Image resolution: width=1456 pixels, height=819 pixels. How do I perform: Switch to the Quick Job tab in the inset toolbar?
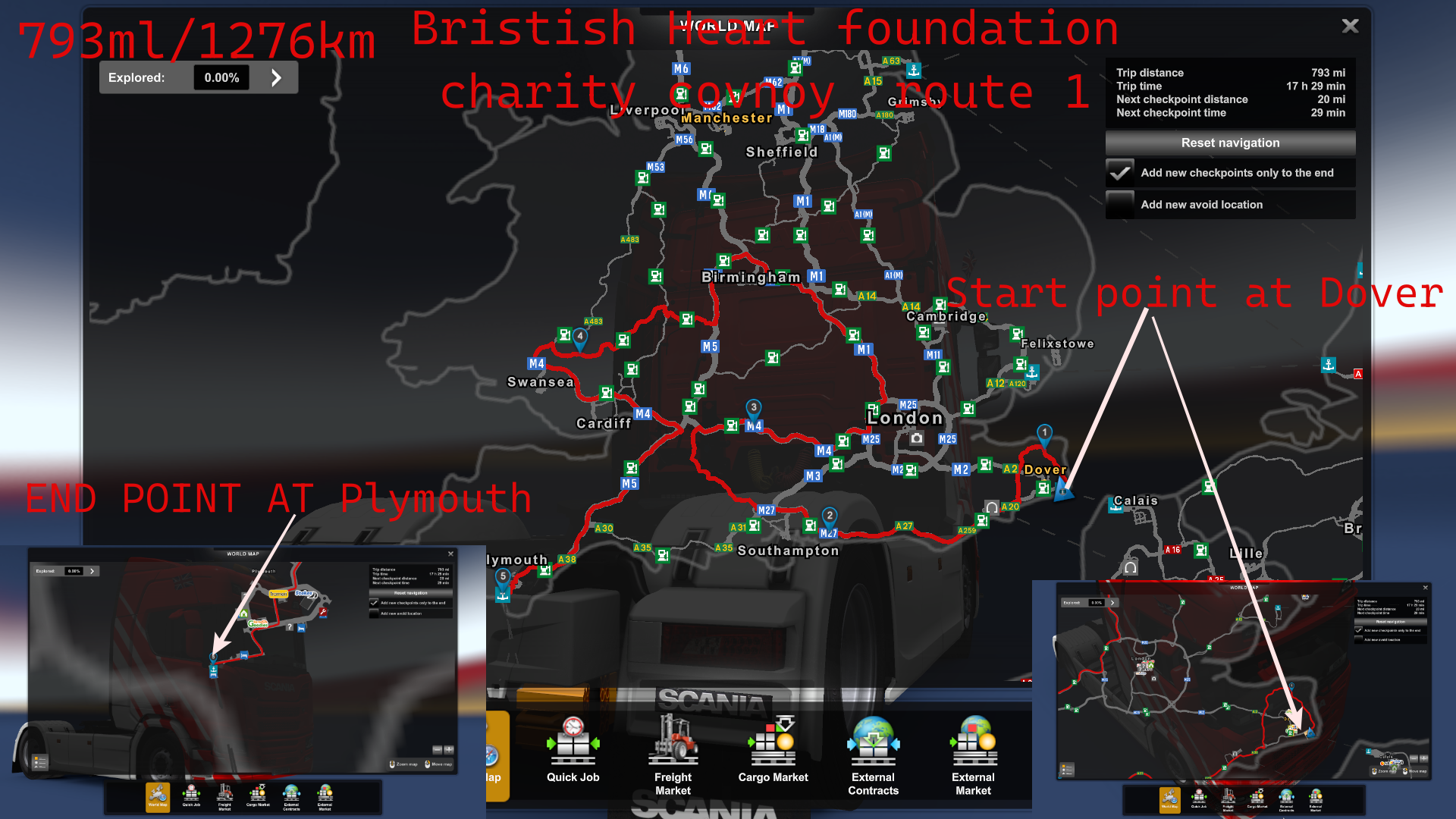click(191, 796)
